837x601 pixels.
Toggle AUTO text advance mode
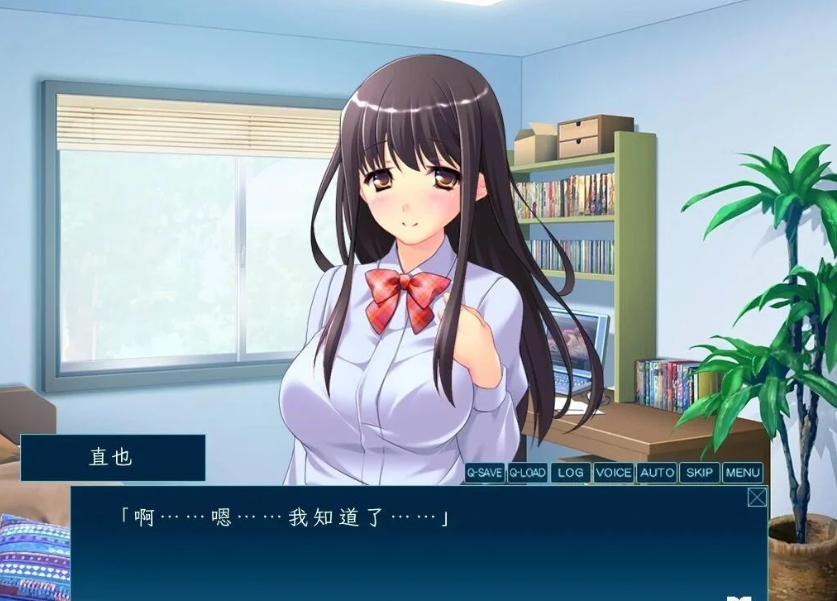click(x=657, y=473)
